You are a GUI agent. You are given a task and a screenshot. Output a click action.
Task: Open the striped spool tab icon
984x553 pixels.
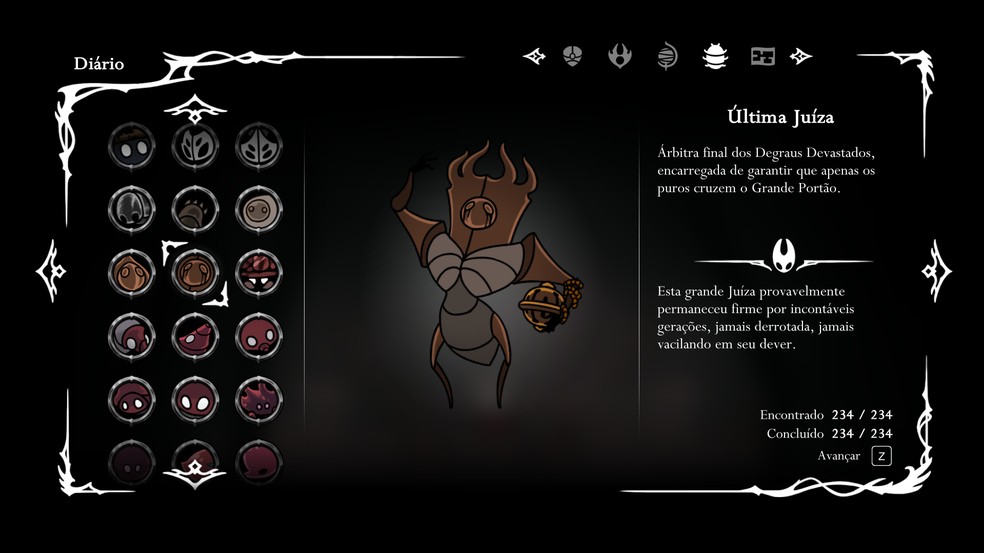[668, 56]
